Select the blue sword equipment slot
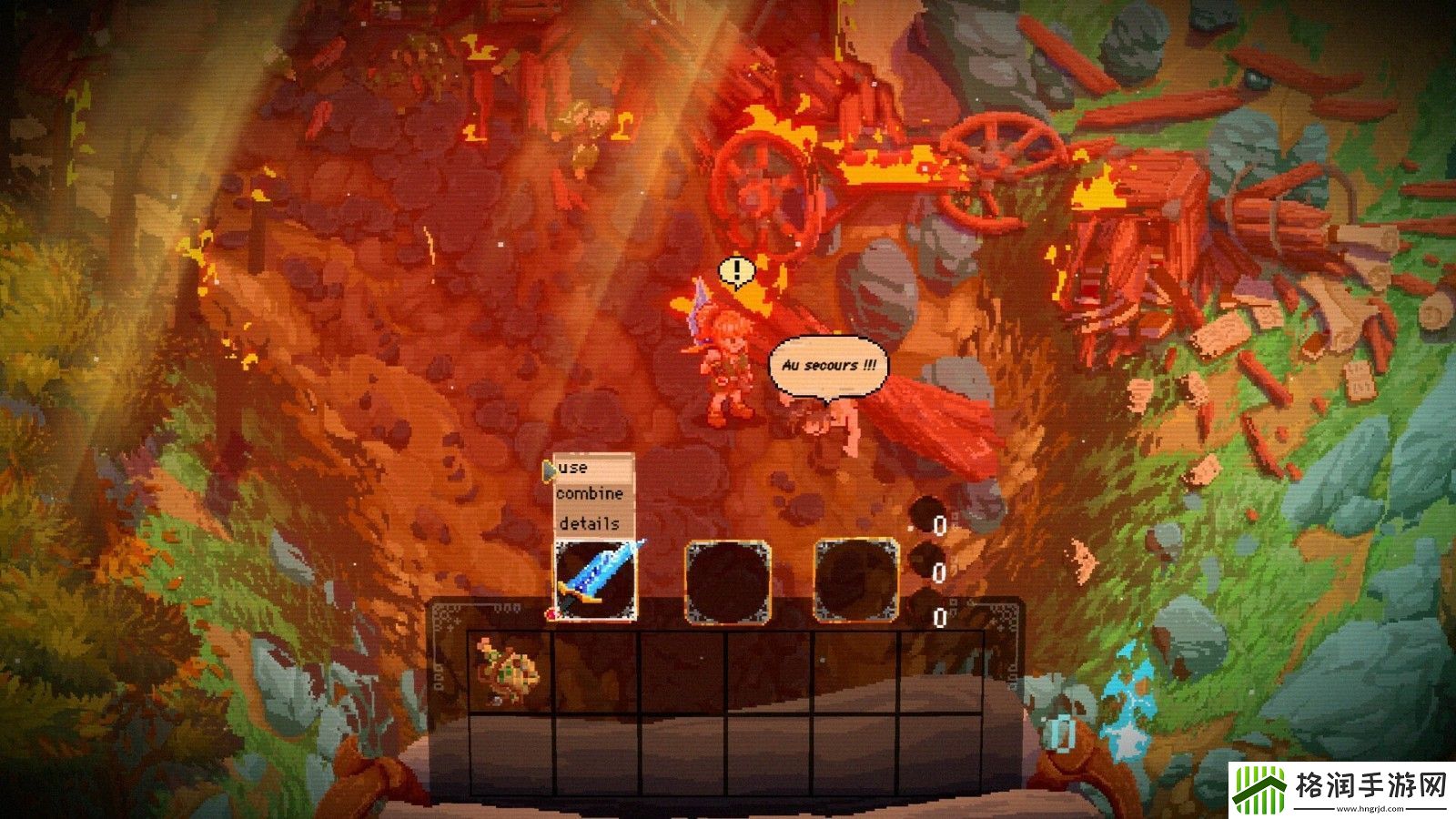Image resolution: width=1456 pixels, height=819 pixels. click(596, 581)
